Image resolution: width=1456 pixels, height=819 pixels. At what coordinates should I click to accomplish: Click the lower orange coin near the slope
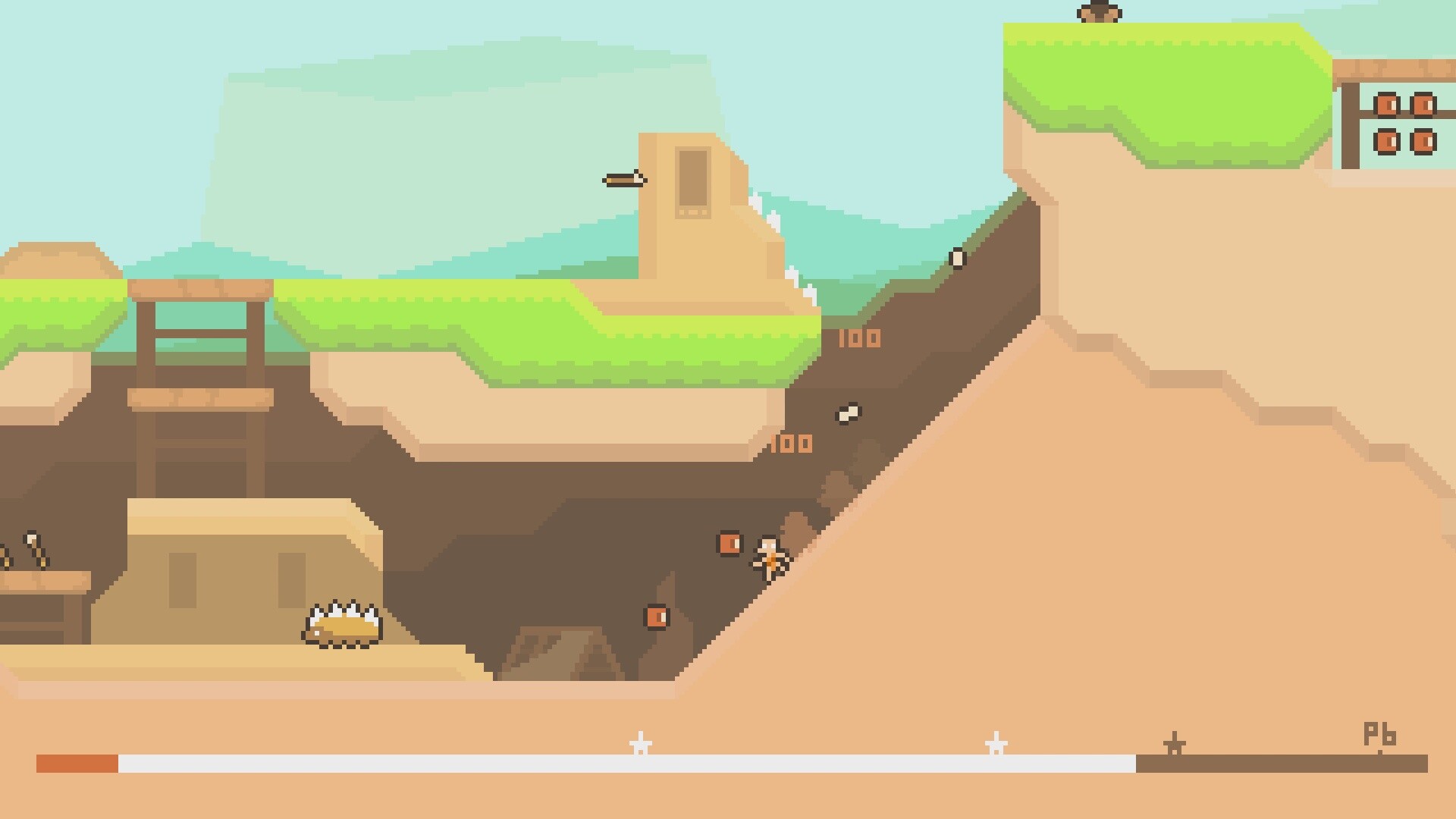657,616
